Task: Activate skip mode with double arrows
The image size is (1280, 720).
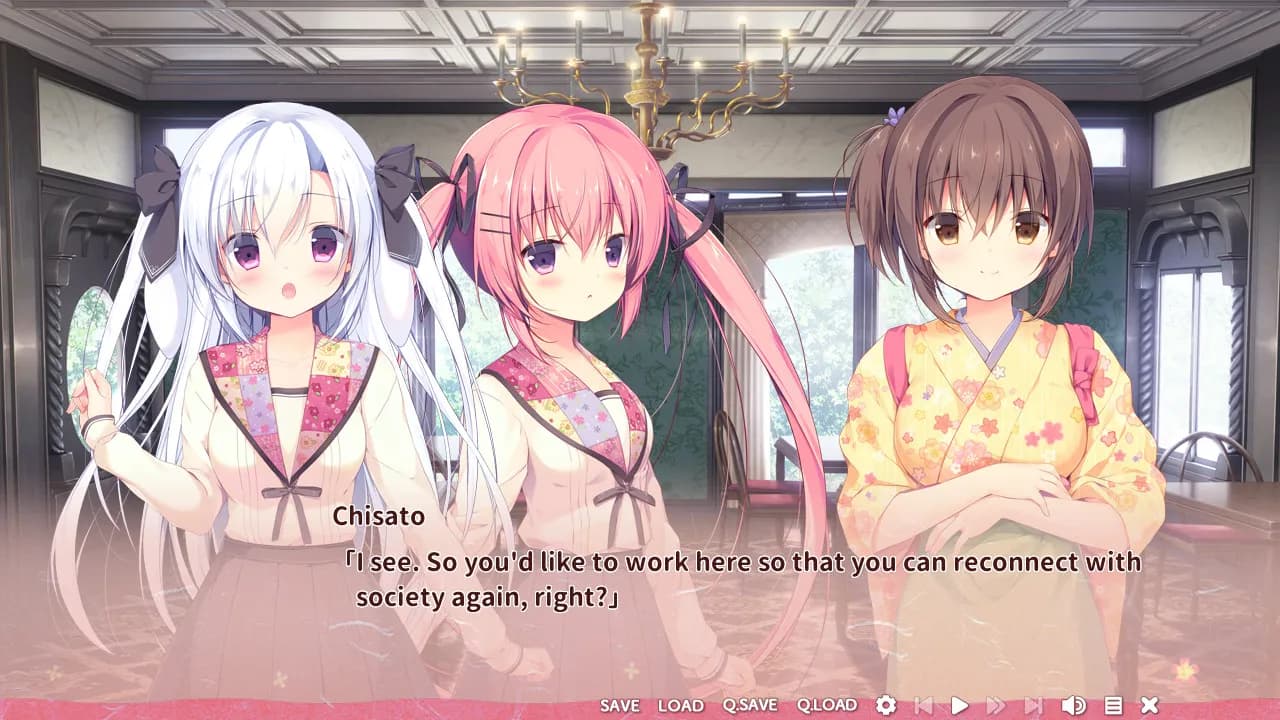Action: tap(995, 705)
